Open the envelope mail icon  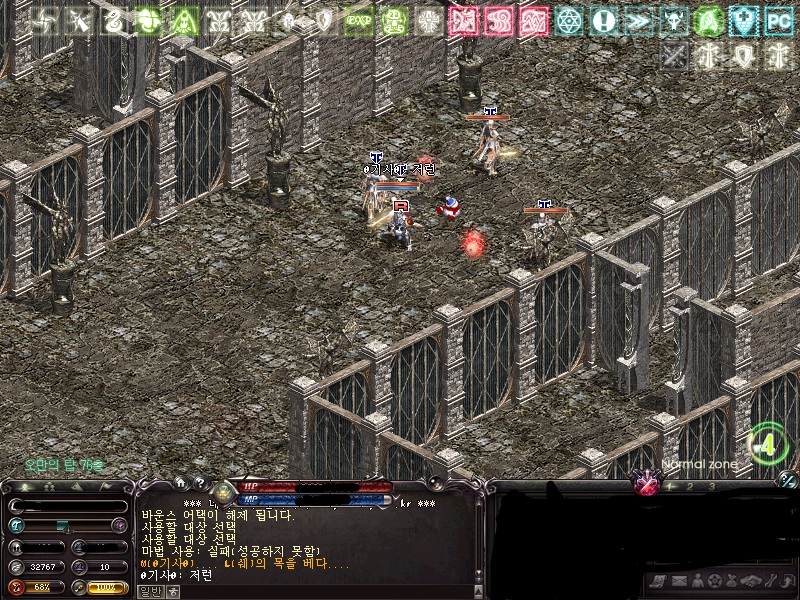point(679,581)
